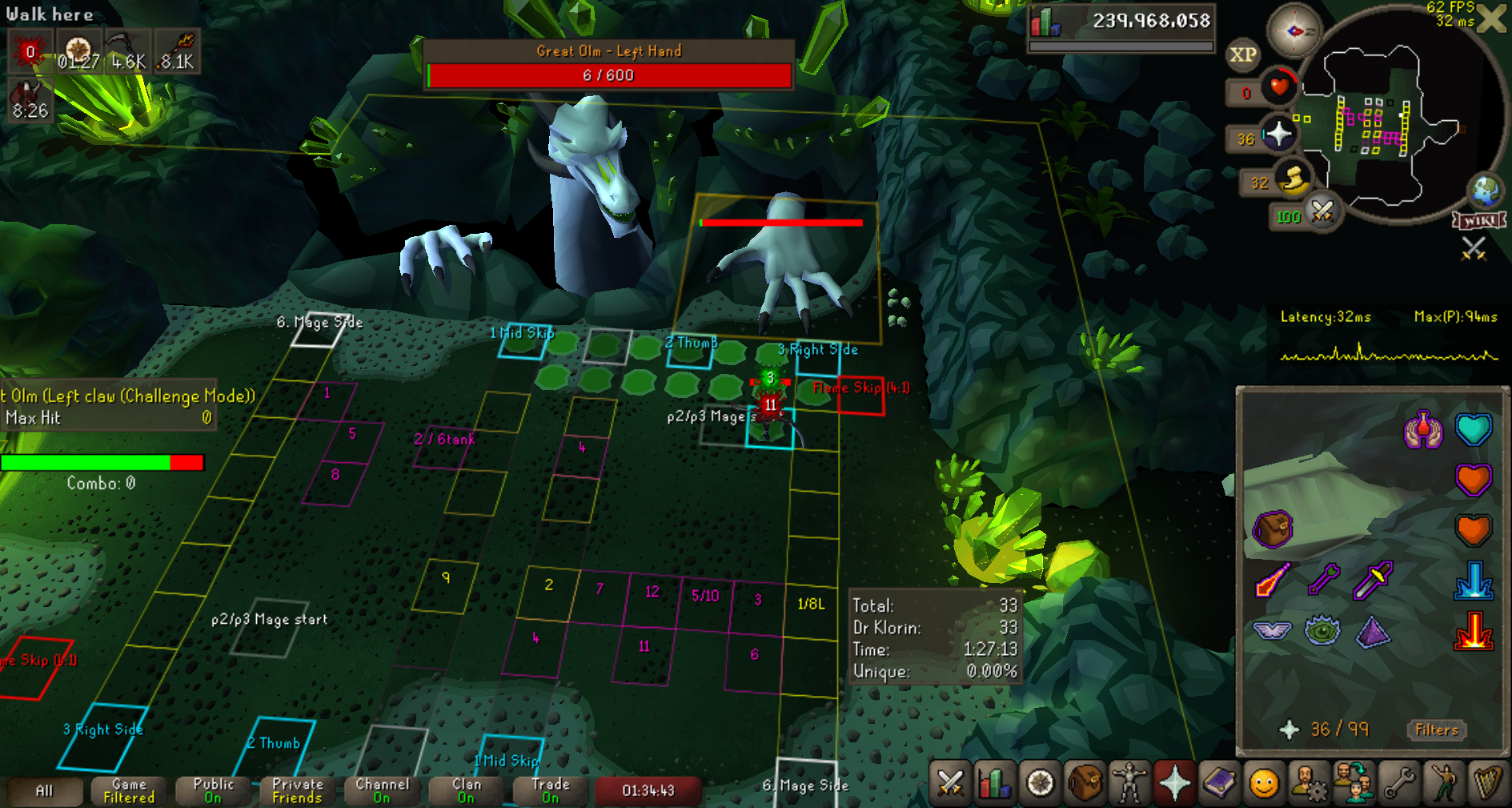The image size is (1512, 808).
Task: Open the world map globe
Action: pyautogui.click(x=1486, y=191)
